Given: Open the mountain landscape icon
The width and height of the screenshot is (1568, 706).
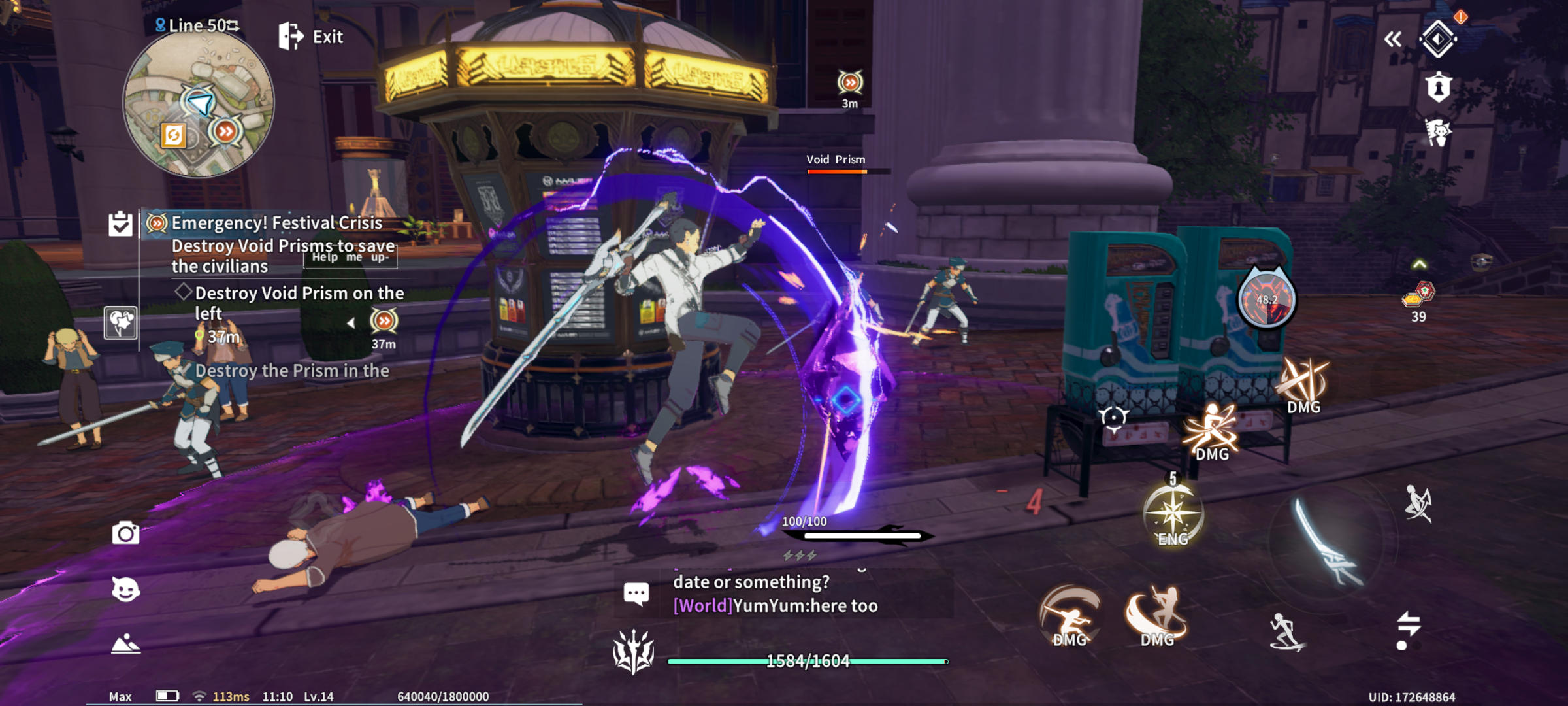Looking at the screenshot, I should pos(125,644).
